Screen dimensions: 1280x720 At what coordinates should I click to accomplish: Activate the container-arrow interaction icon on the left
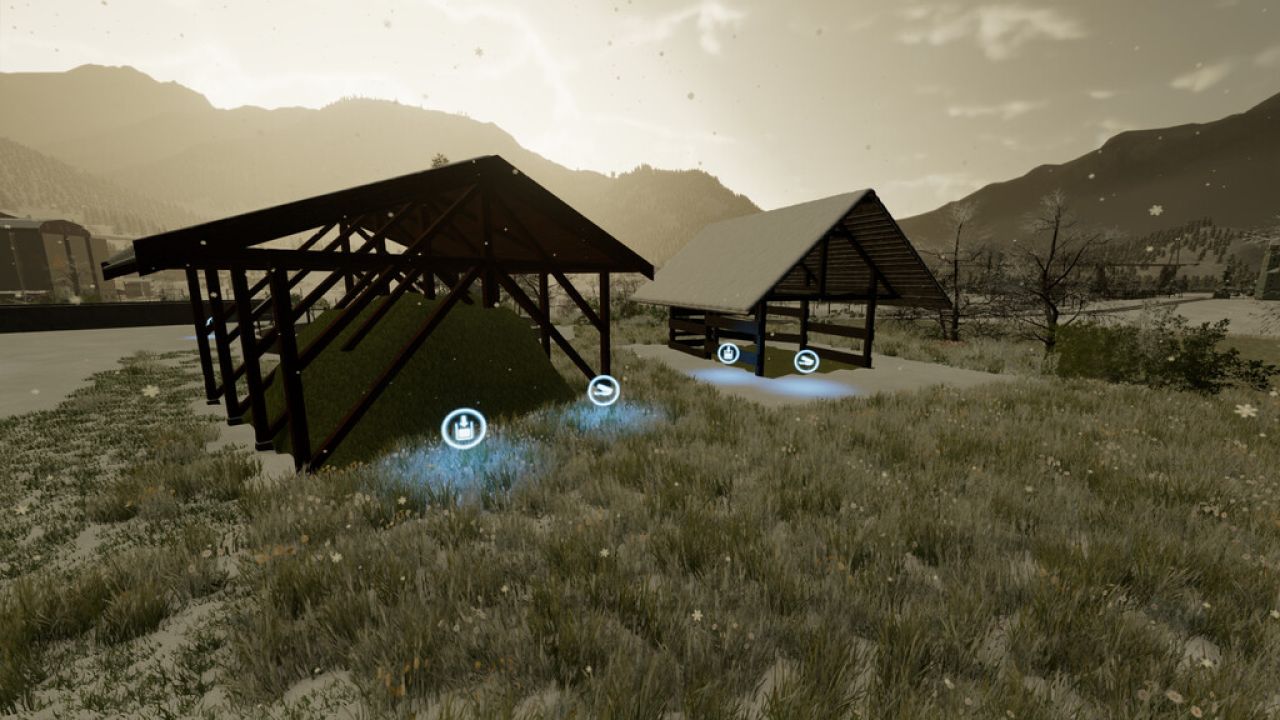tap(462, 425)
